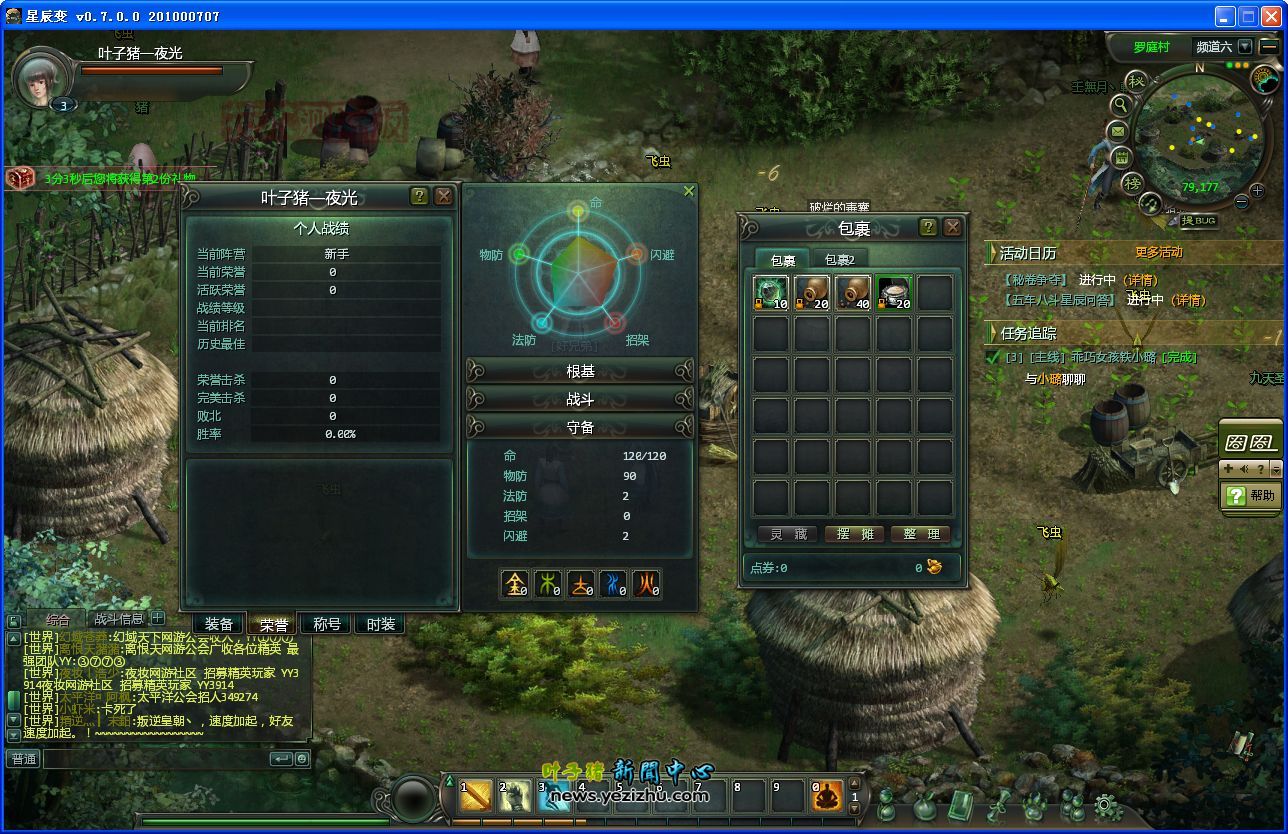Viewport: 1288px width, 834px height.
Task: Activate the skill in hotbar slot 1
Action: (477, 796)
